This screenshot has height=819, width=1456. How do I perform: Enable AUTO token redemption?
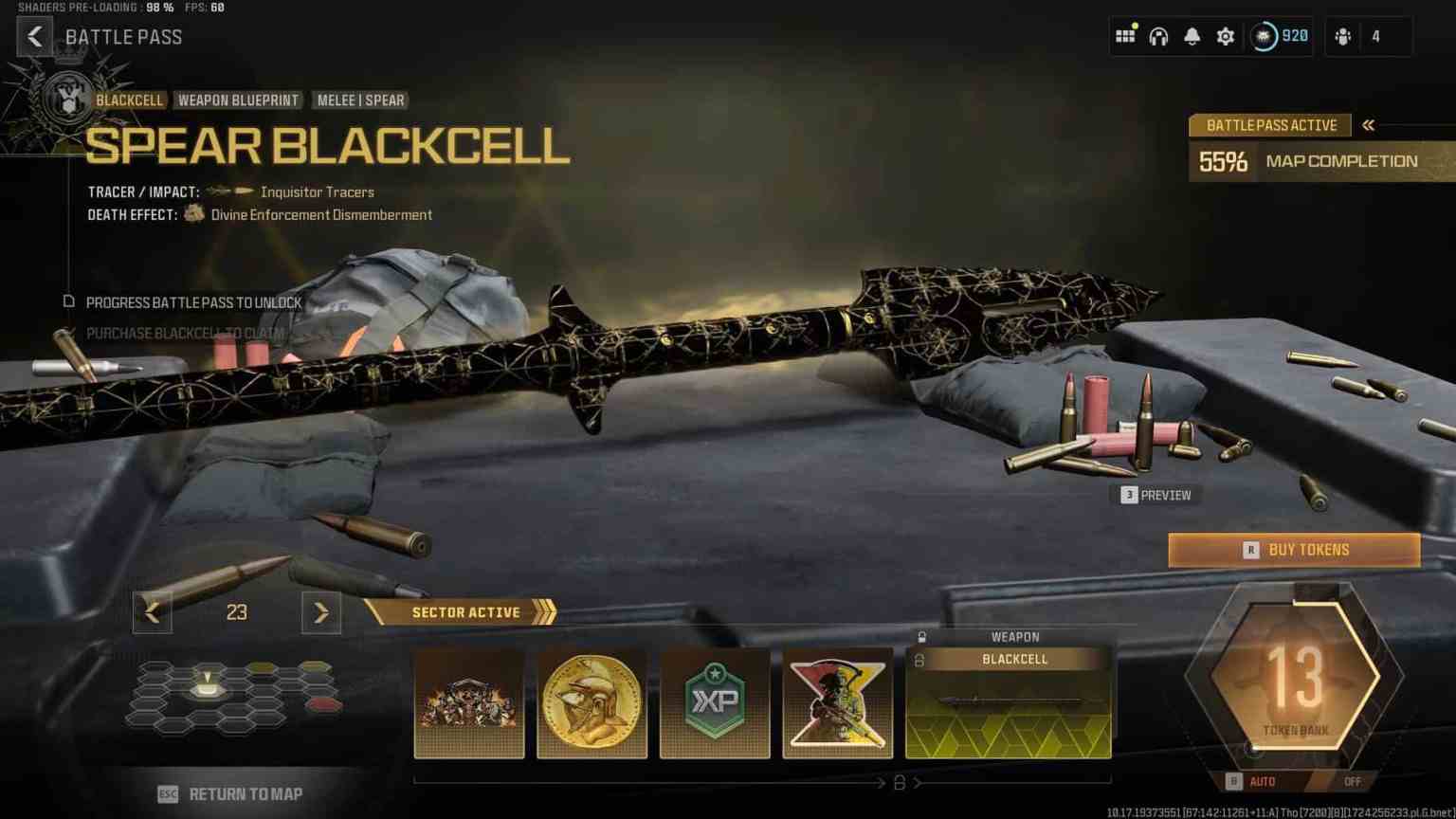1264,781
